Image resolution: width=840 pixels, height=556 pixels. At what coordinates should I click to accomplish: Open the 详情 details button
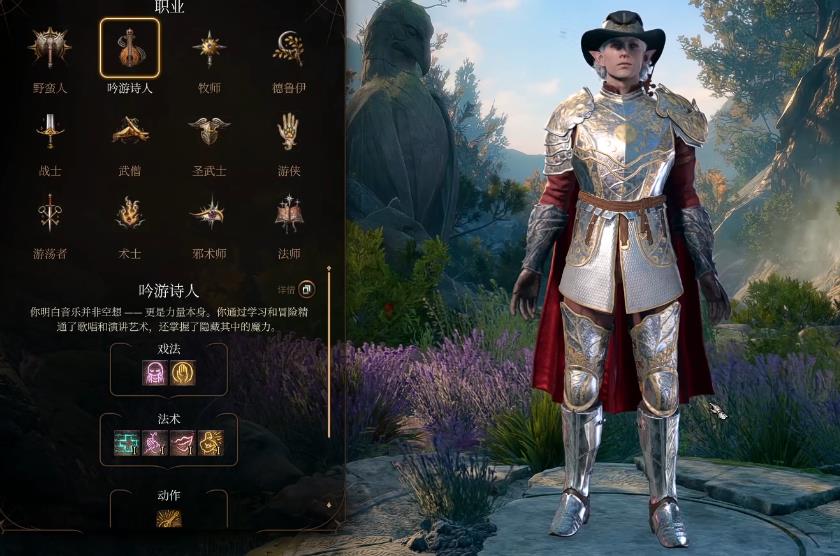pos(307,290)
